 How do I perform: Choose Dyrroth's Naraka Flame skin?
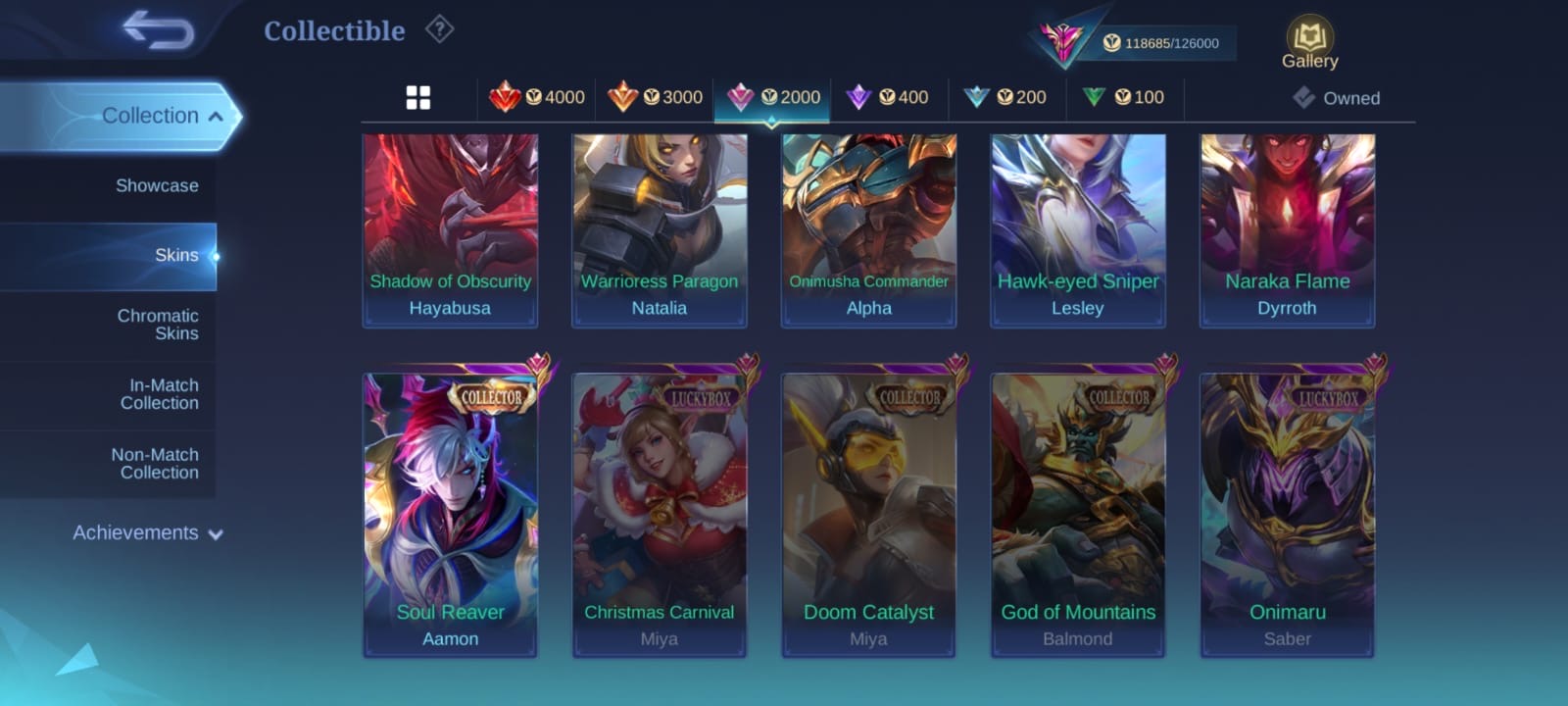tap(1287, 230)
